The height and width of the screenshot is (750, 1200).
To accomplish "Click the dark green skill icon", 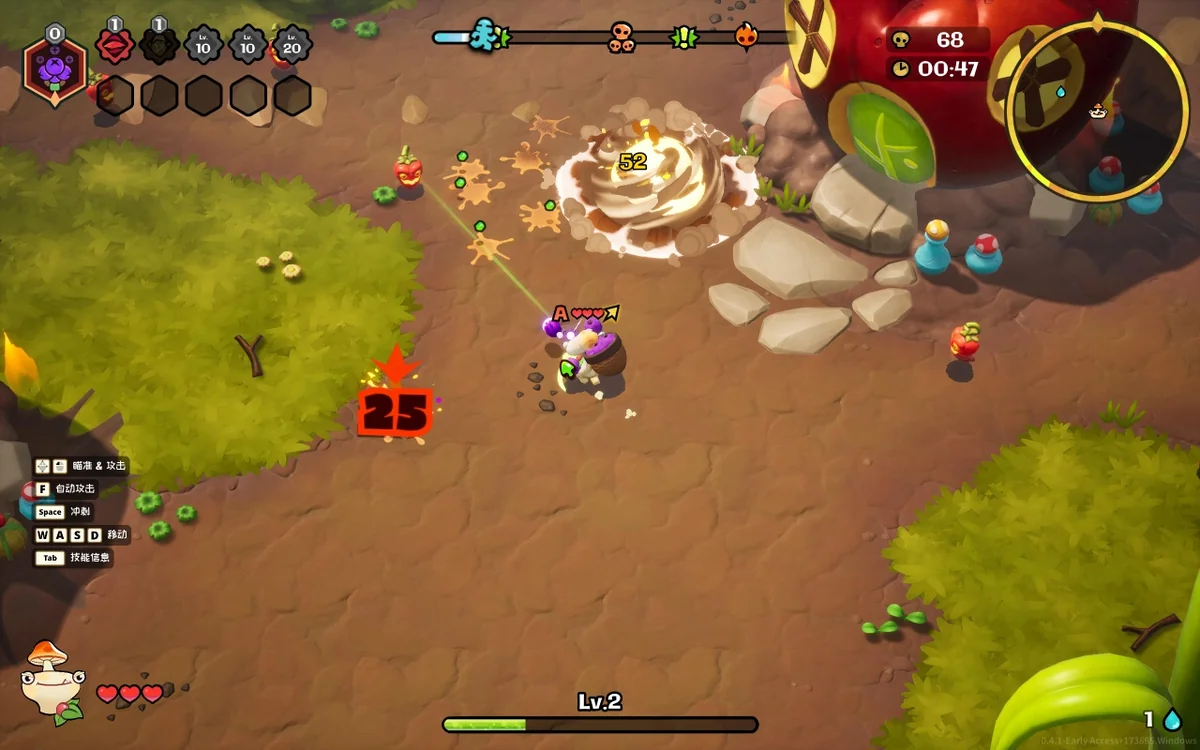I will pos(158,46).
